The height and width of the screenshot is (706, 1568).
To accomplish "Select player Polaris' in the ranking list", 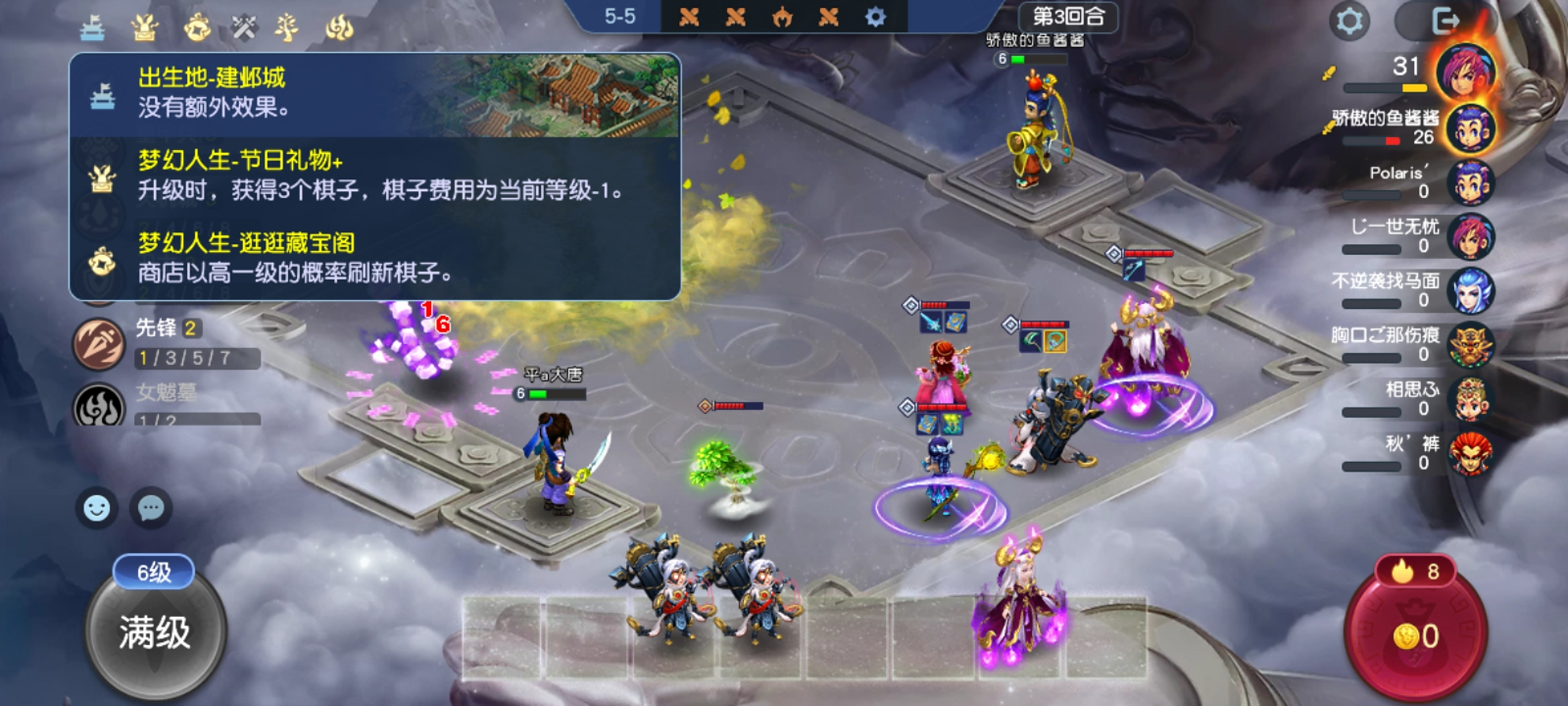I will point(1470,182).
